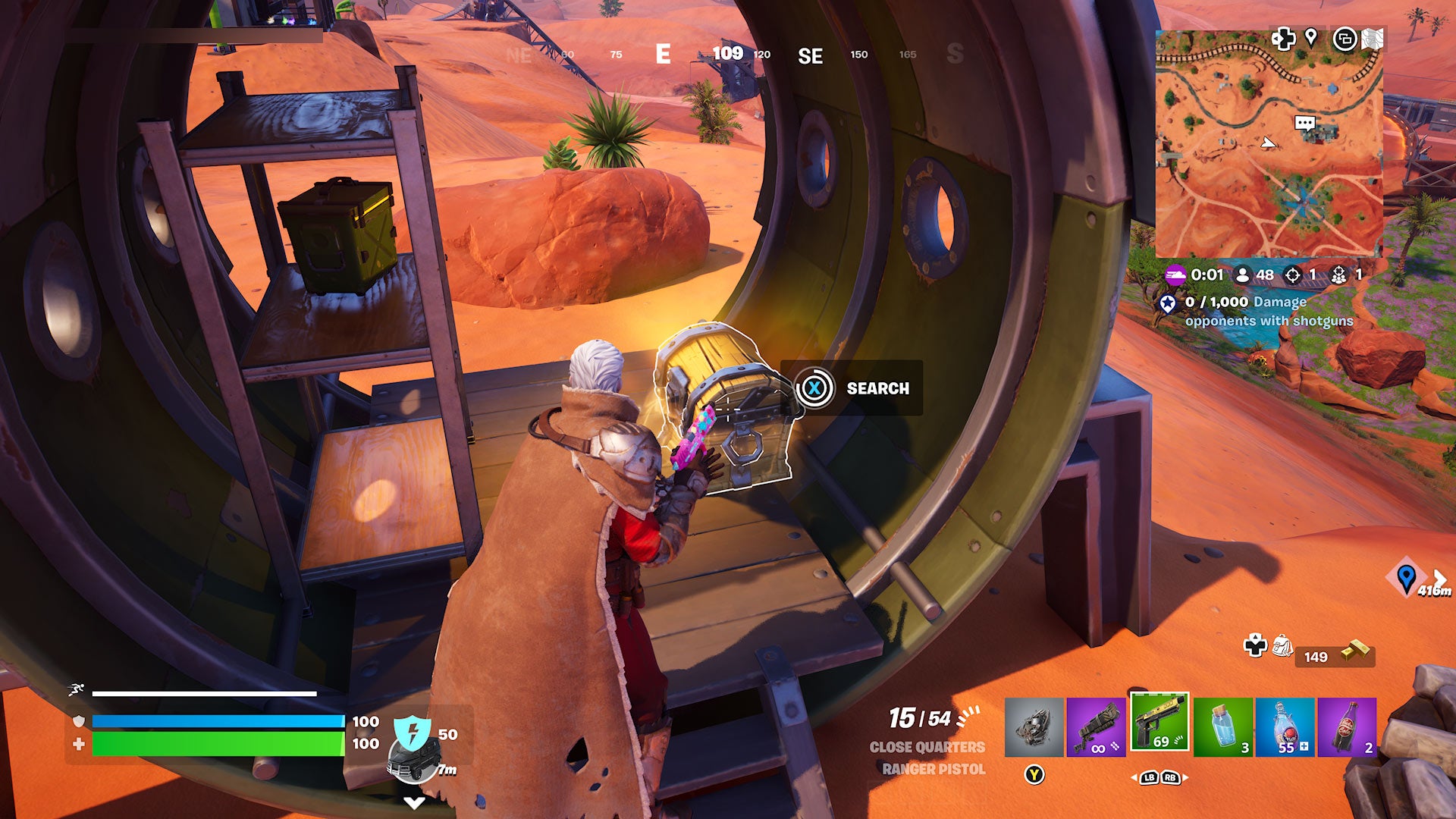This screenshot has height=819, width=1456.
Task: Click the map icon beside the minimap
Action: click(1373, 39)
